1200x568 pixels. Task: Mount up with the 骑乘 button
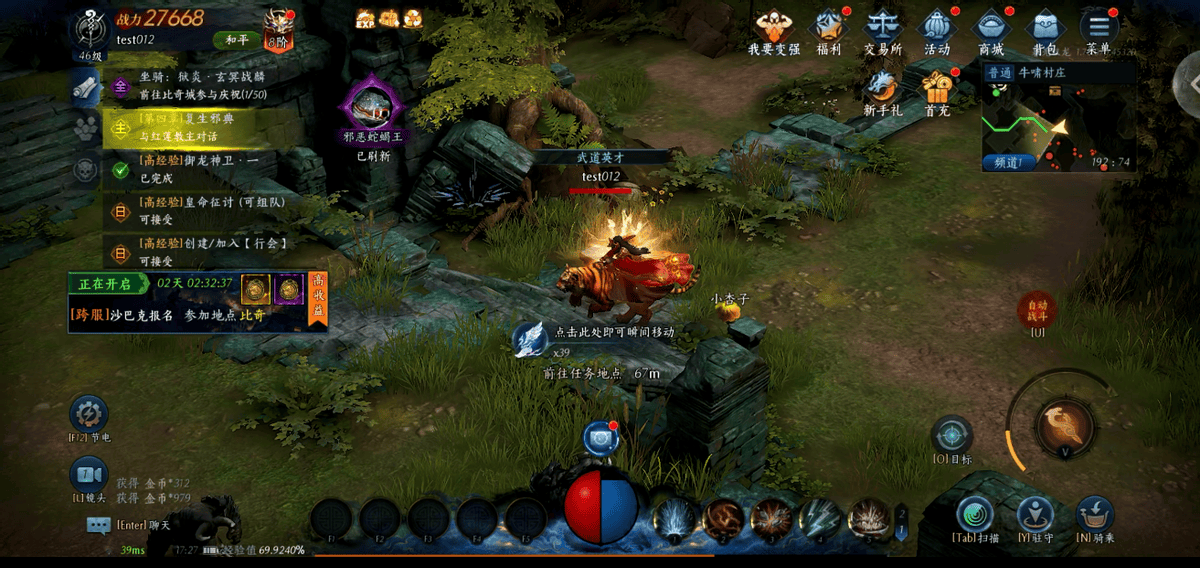(1095, 515)
